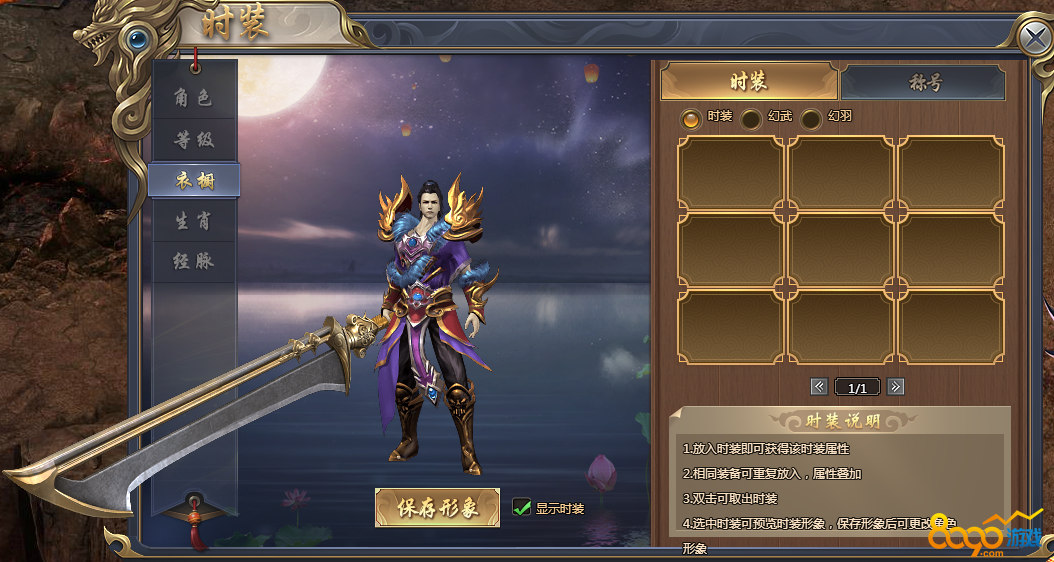
Task: Go to the next wardrobe page
Action: pyautogui.click(x=896, y=386)
